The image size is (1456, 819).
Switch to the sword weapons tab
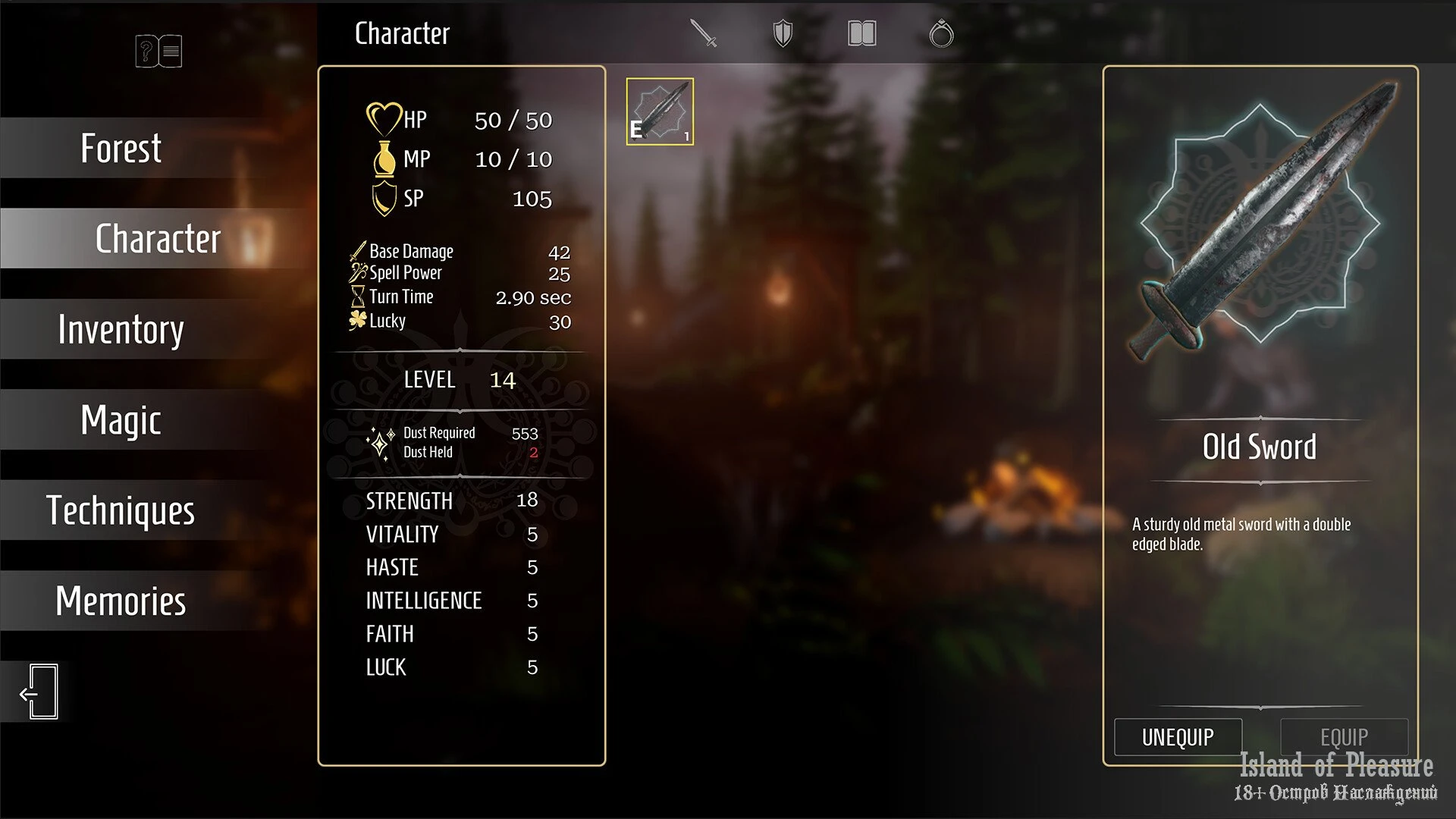tap(704, 33)
